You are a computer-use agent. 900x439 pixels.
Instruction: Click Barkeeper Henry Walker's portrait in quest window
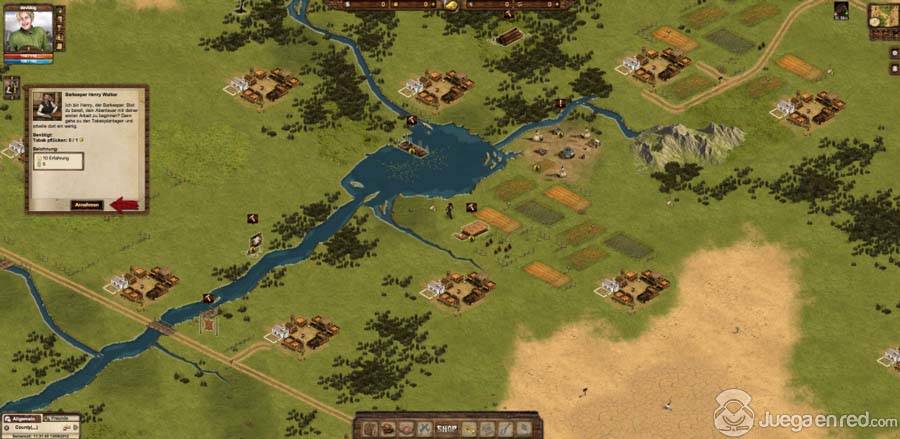coord(44,106)
